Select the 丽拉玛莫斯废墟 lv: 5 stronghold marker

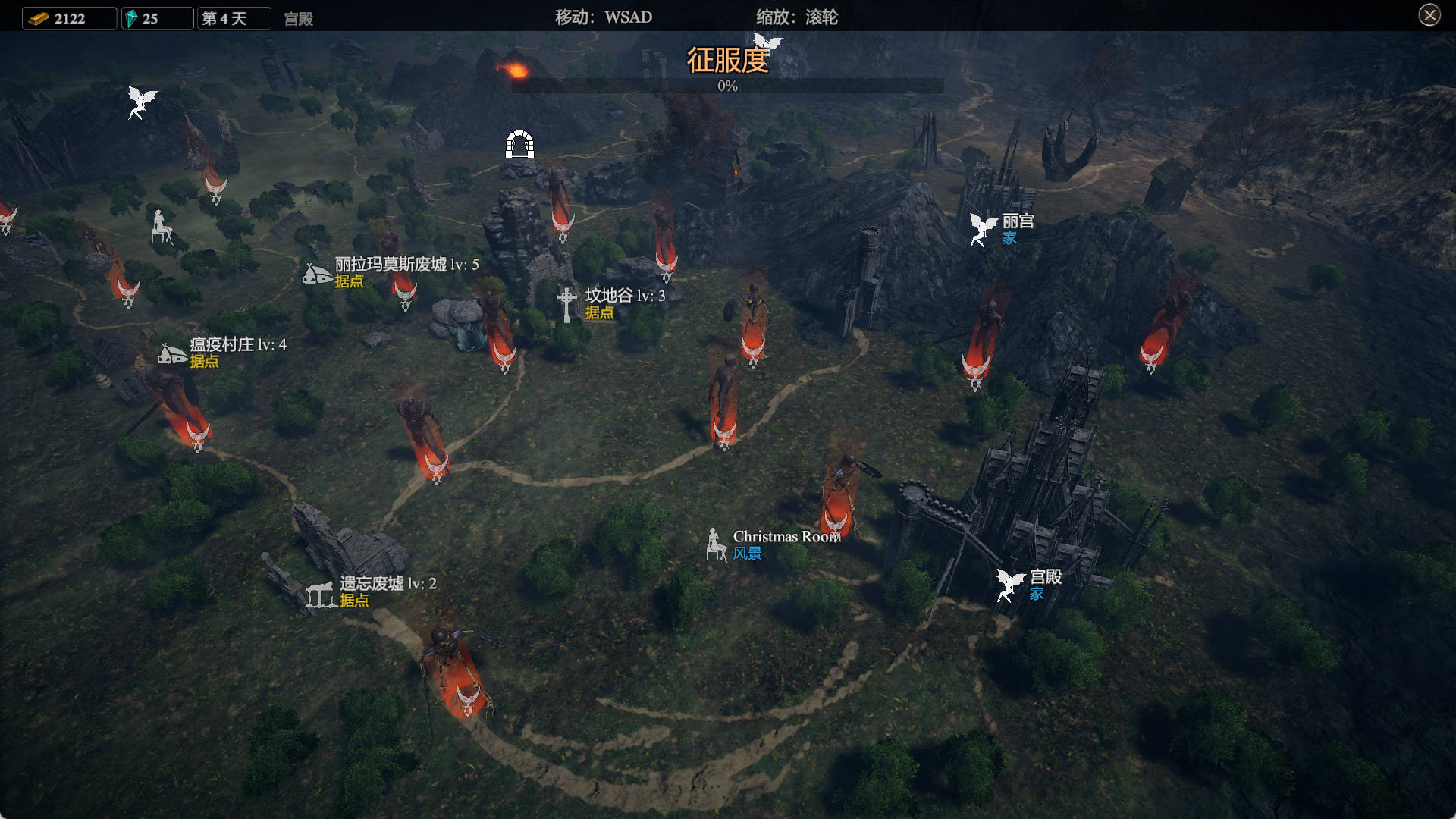pyautogui.click(x=318, y=274)
